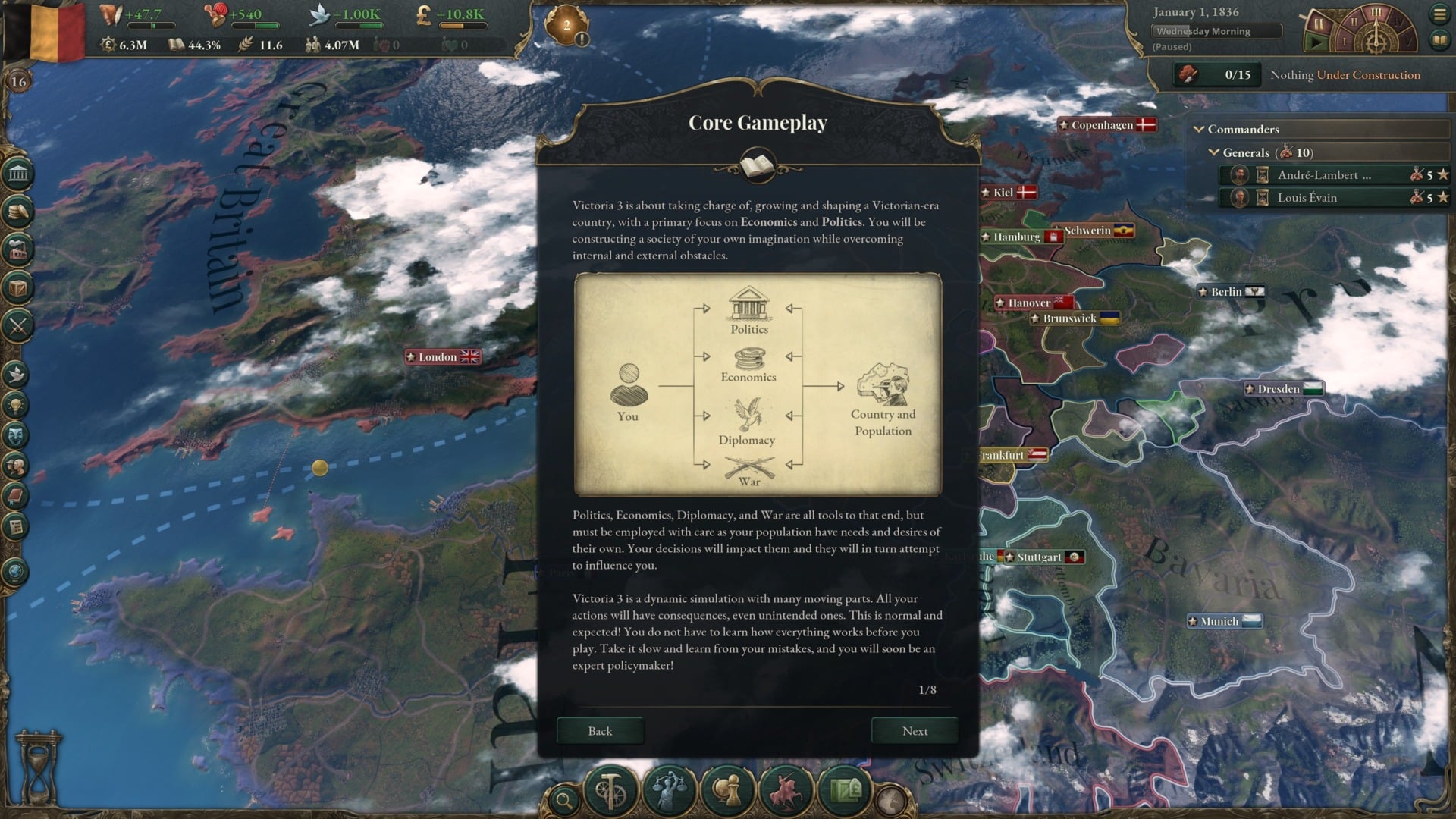Open the ledger book icon top right
This screenshot has height=819, width=1456.
(1440, 41)
